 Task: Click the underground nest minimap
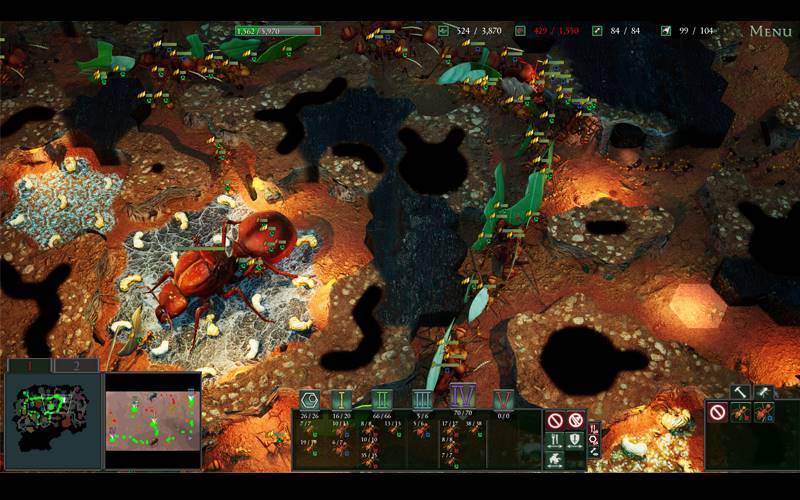[x=52, y=420]
